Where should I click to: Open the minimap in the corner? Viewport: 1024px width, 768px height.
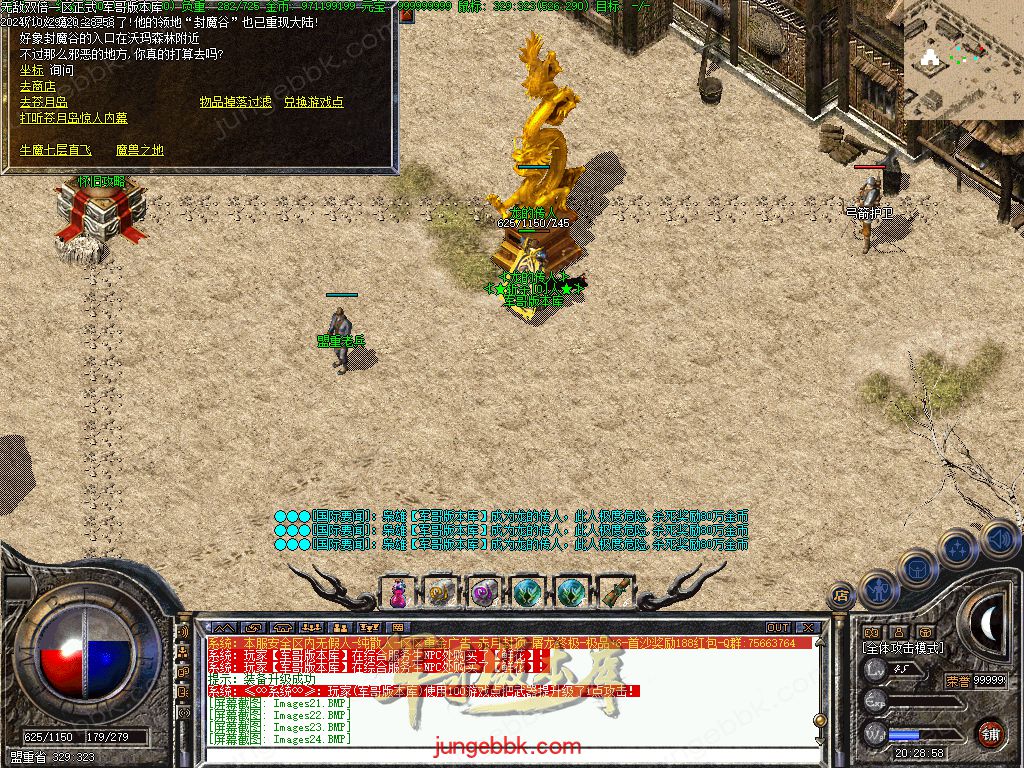tap(963, 59)
